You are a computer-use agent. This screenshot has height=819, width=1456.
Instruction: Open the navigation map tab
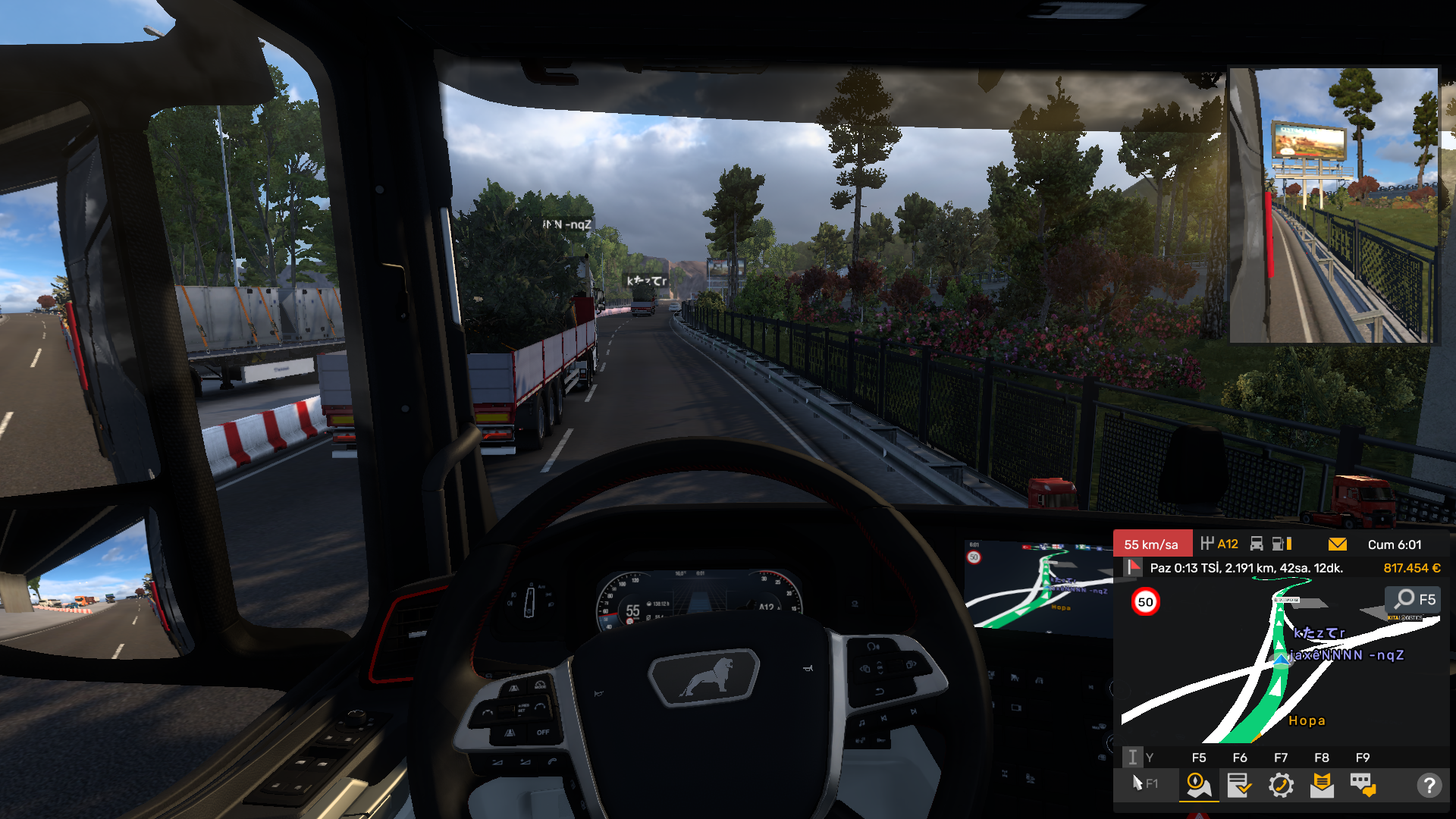click(1198, 785)
